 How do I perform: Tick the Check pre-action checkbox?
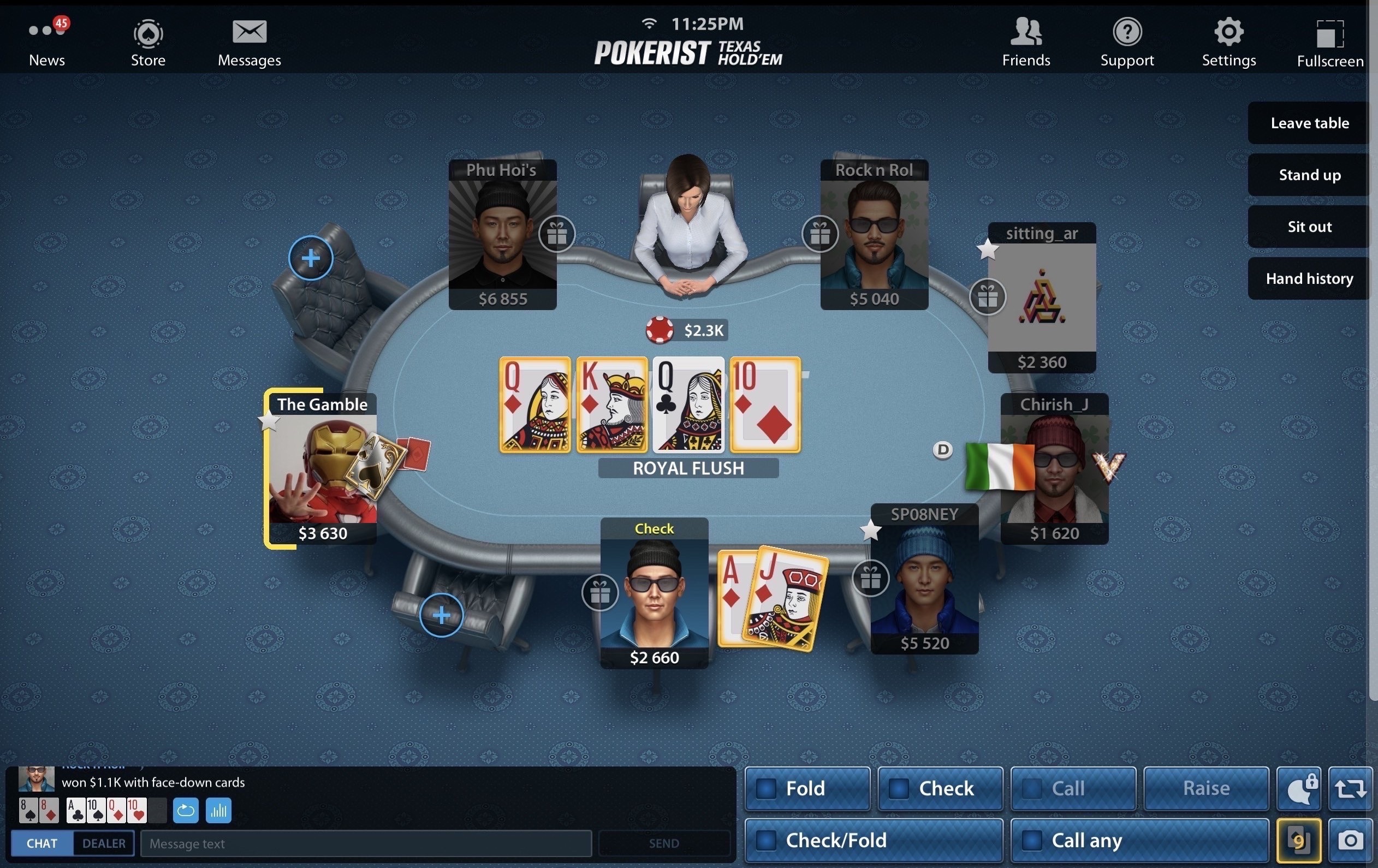(x=899, y=788)
